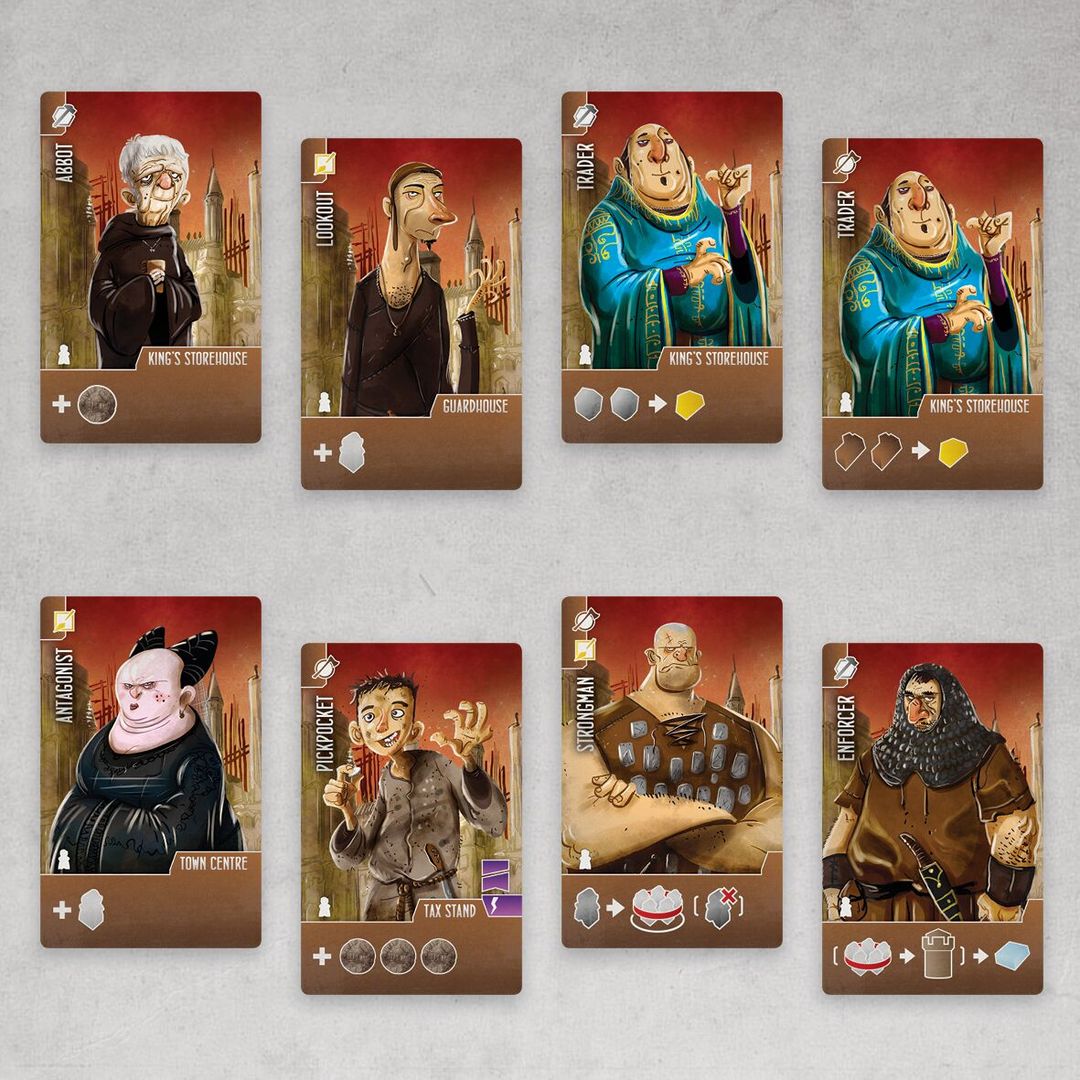Take the Pickpocket card
The width and height of the screenshot is (1080, 1080).
click(x=411, y=817)
